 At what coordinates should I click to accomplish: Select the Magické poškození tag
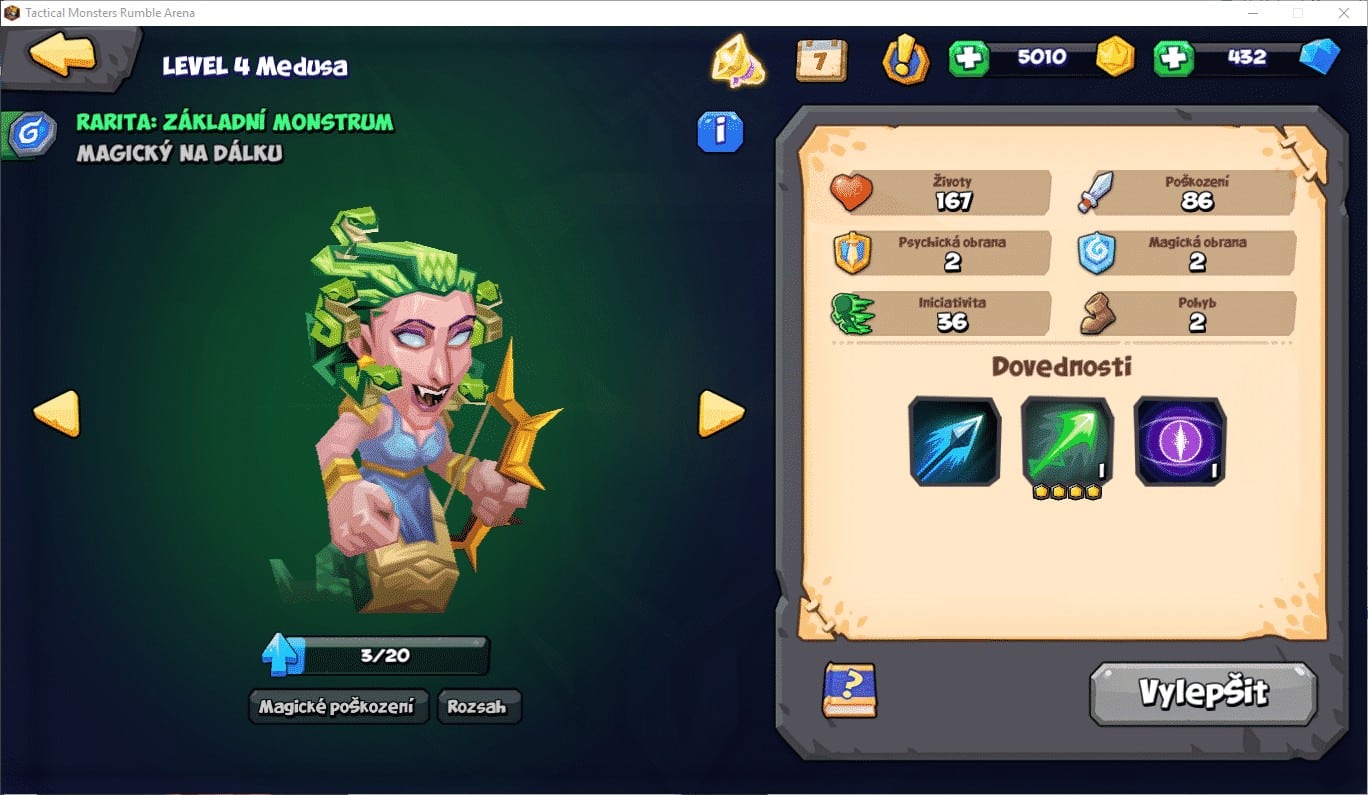[337, 706]
